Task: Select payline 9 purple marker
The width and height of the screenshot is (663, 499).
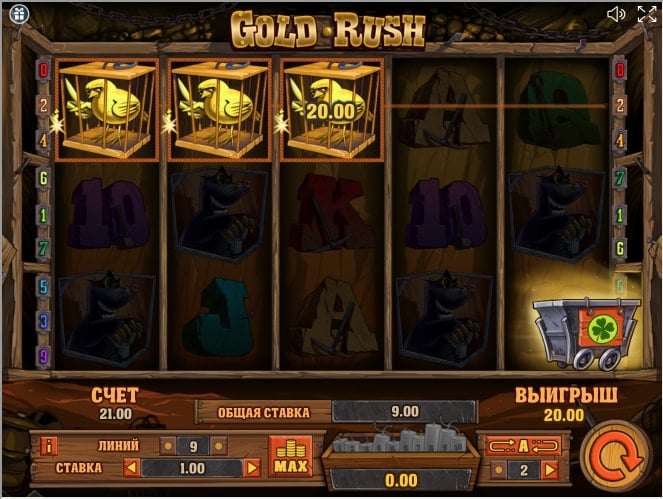Action: pyautogui.click(x=43, y=355)
